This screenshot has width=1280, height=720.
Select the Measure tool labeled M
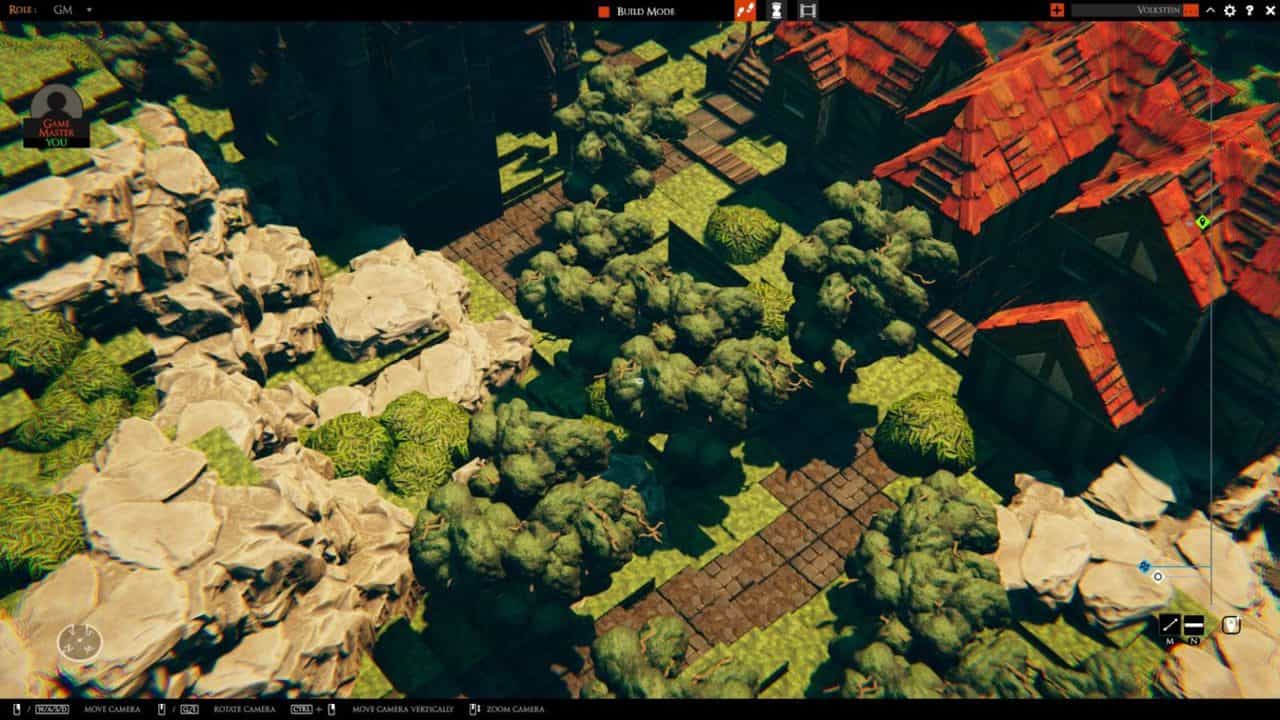coord(1170,625)
